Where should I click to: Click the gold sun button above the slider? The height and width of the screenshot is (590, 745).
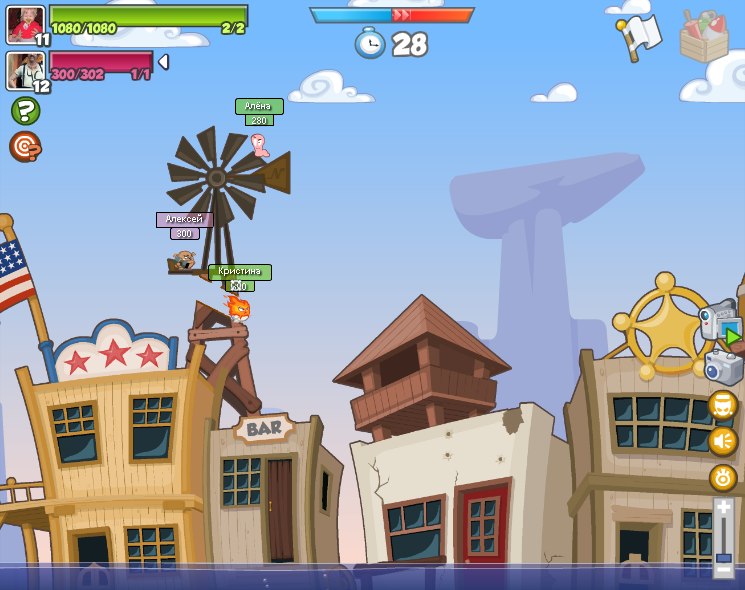[x=723, y=477]
